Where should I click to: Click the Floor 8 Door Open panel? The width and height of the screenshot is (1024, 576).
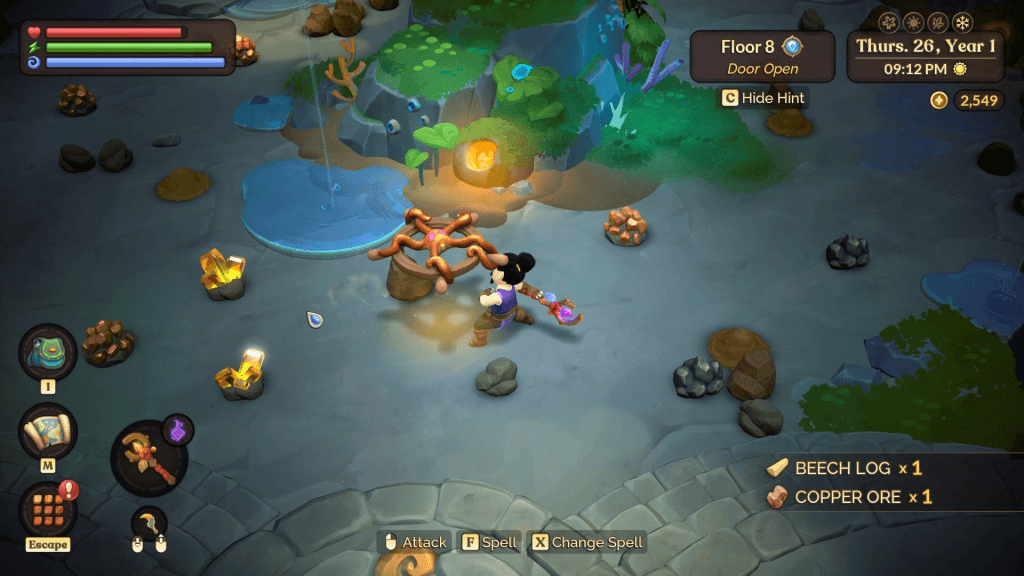pyautogui.click(x=762, y=56)
